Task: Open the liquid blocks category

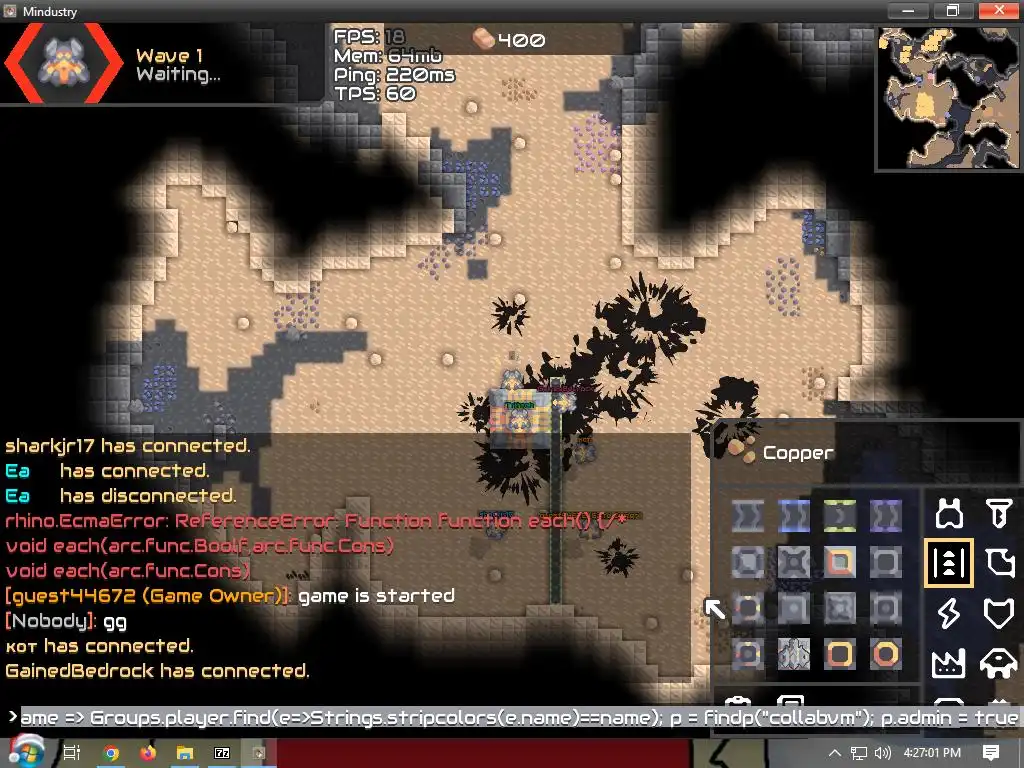Action: (998, 563)
